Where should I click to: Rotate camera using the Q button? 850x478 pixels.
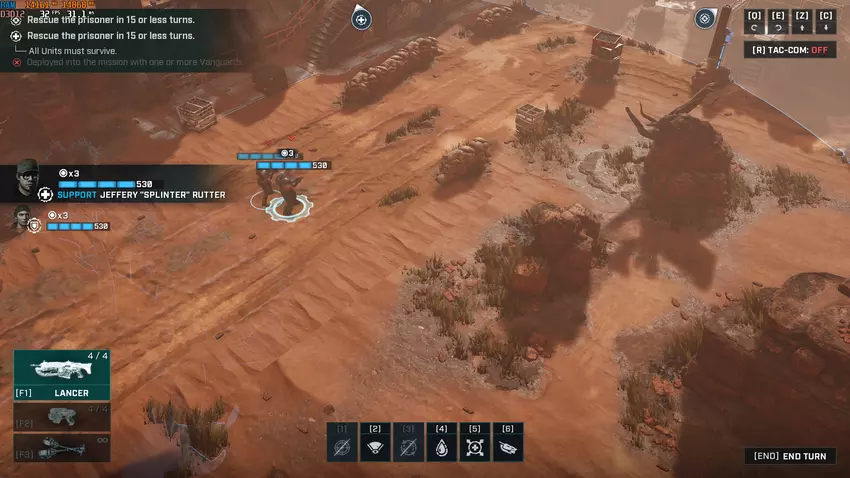click(754, 21)
